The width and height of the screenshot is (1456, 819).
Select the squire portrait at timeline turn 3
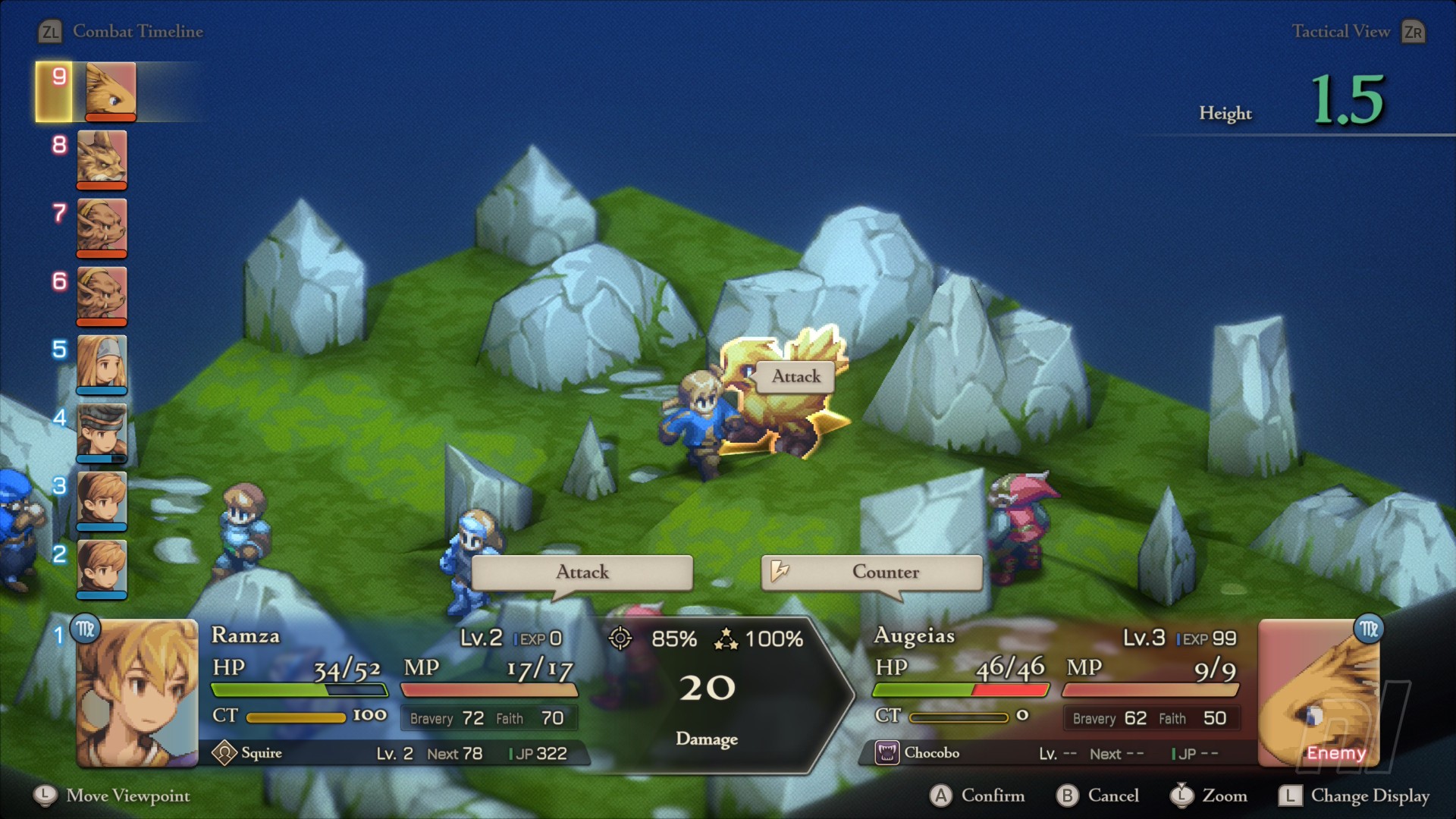pos(102,500)
